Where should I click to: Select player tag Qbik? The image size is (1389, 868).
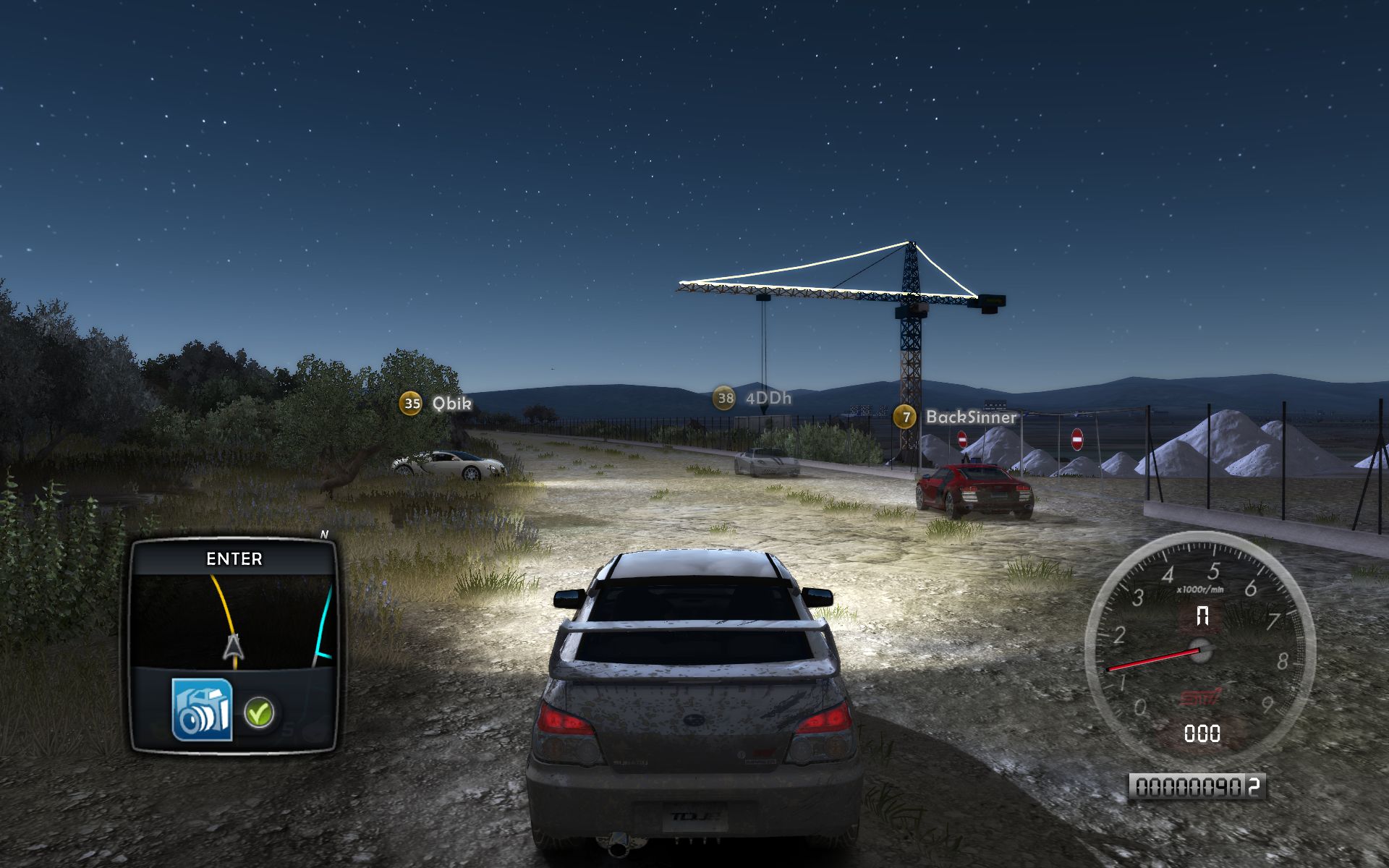436,403
